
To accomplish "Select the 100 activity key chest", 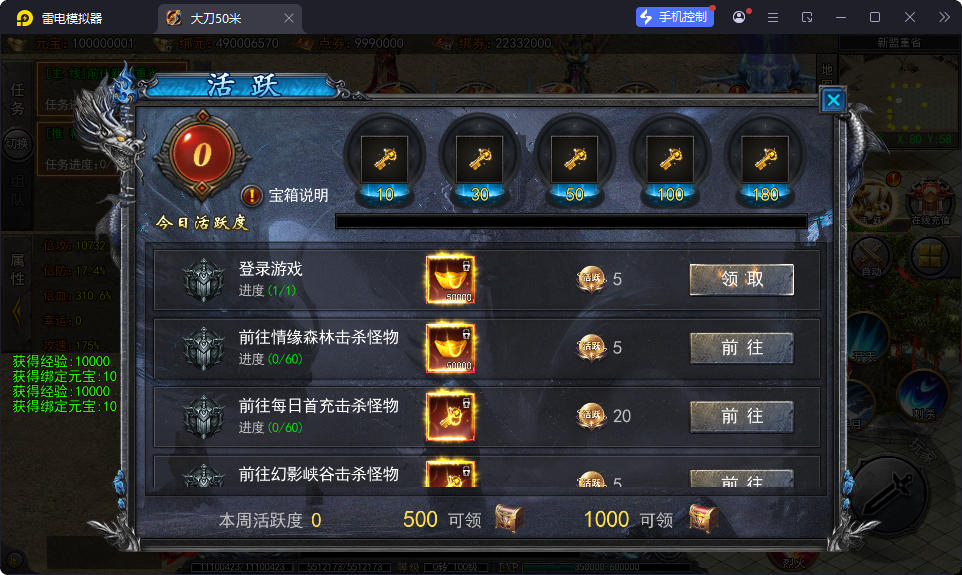I will [x=670, y=160].
